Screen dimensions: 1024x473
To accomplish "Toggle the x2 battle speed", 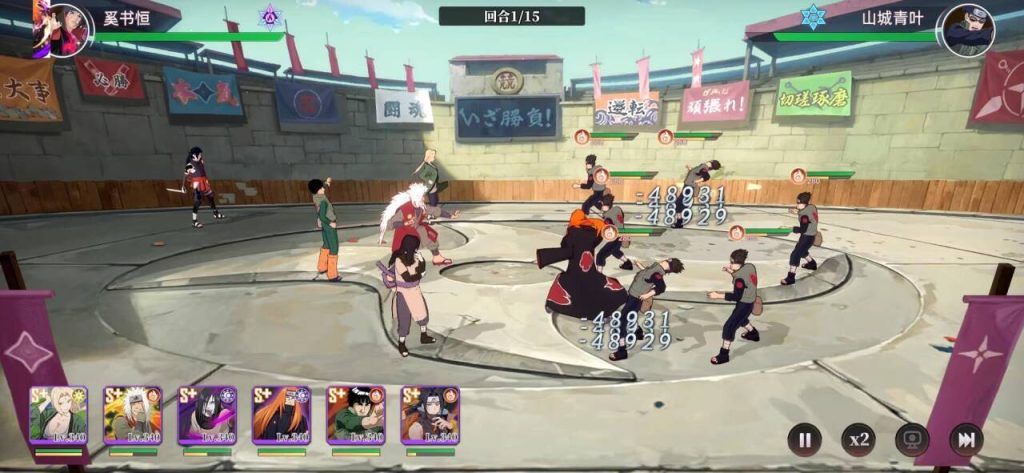I will click(x=857, y=439).
